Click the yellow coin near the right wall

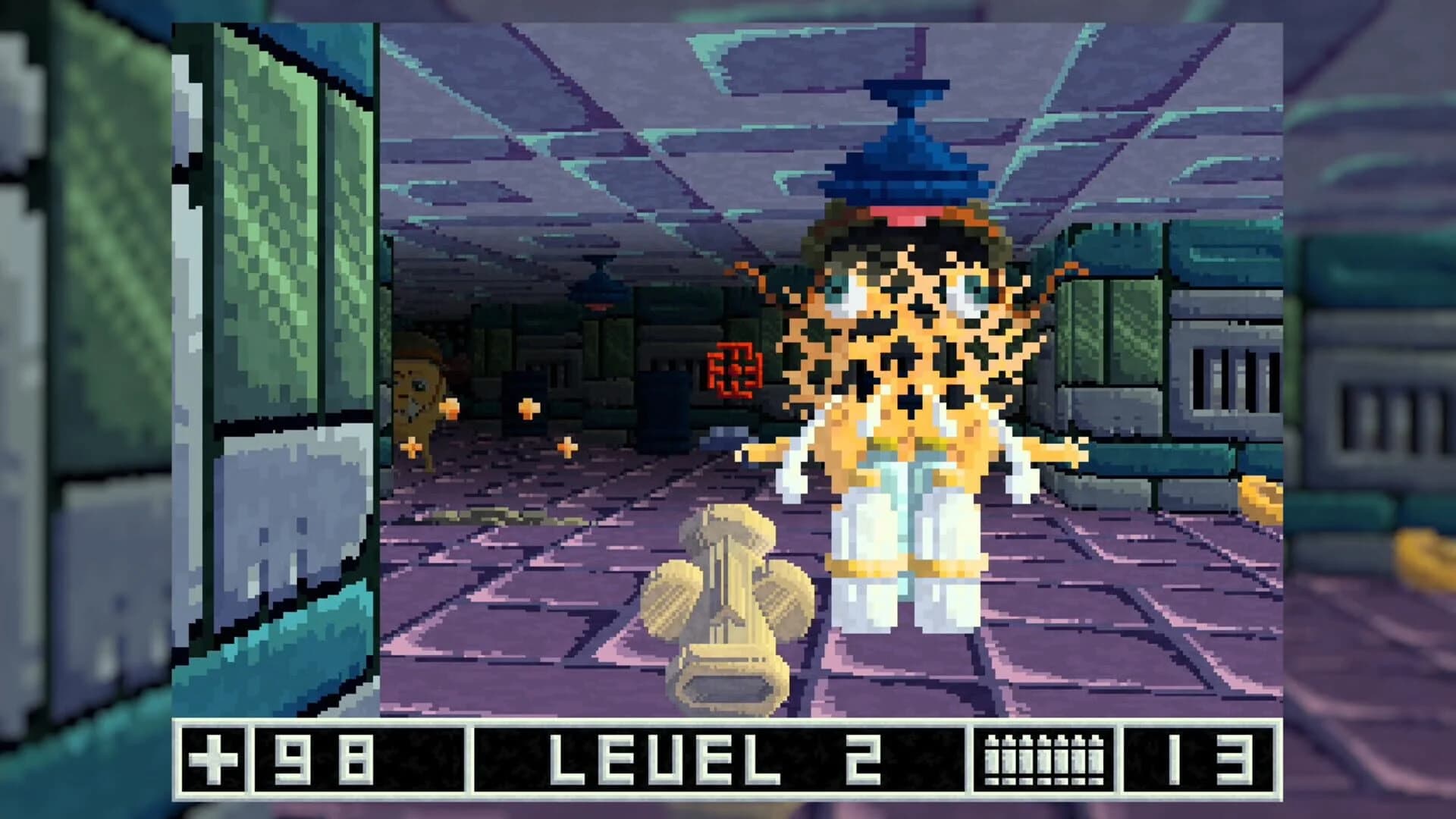[1263, 497]
